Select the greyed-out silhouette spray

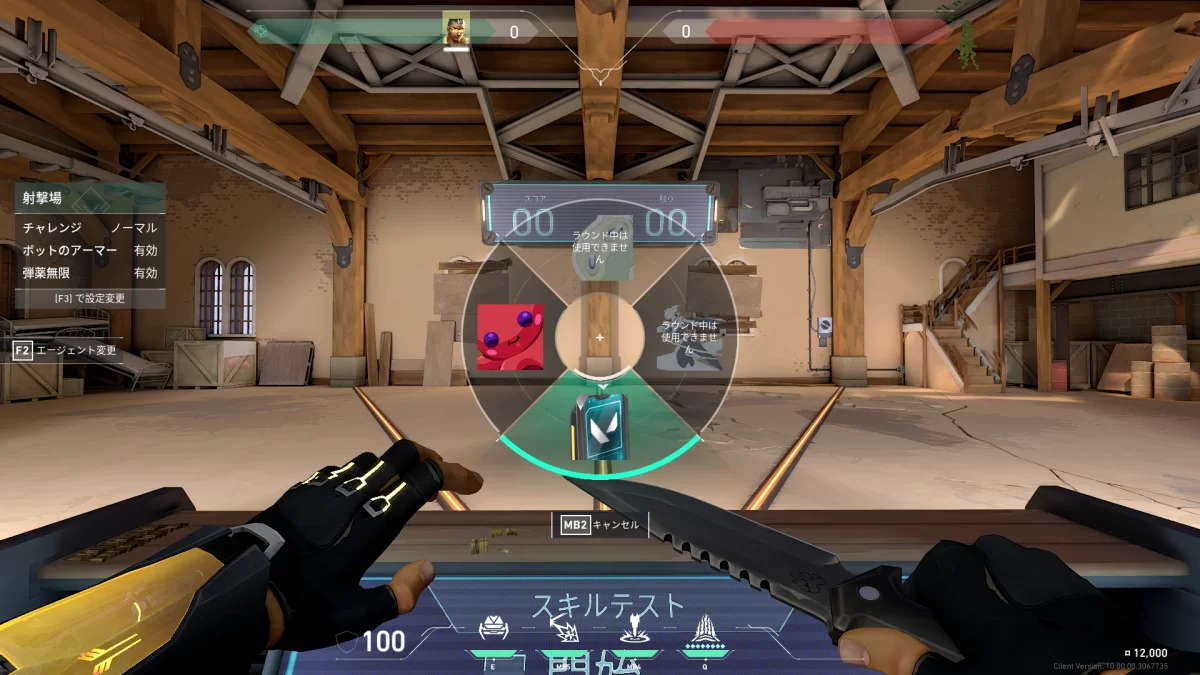[x=688, y=337]
